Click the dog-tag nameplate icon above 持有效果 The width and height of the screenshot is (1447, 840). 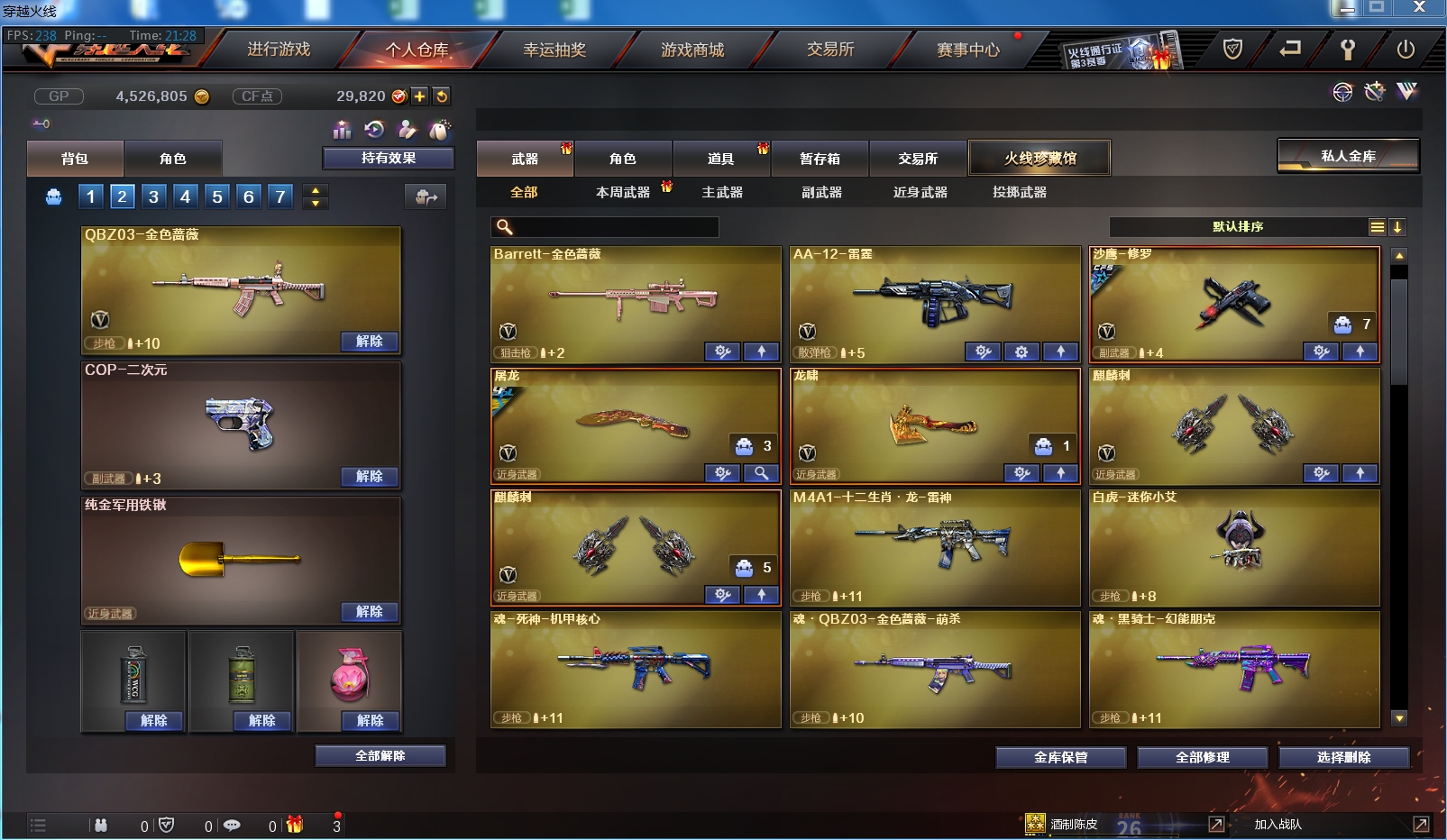pos(440,130)
